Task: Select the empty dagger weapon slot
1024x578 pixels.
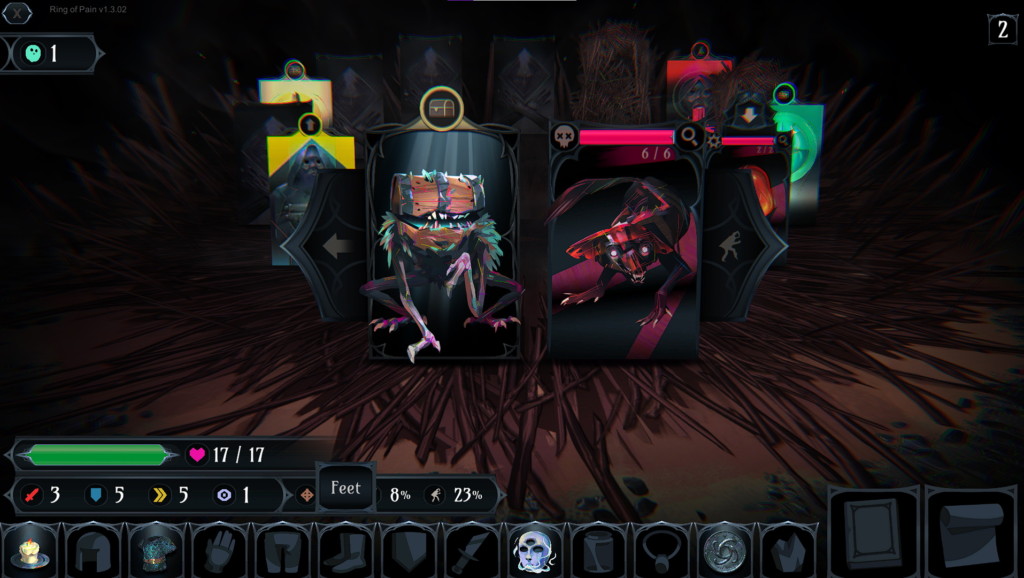Action: click(x=471, y=551)
